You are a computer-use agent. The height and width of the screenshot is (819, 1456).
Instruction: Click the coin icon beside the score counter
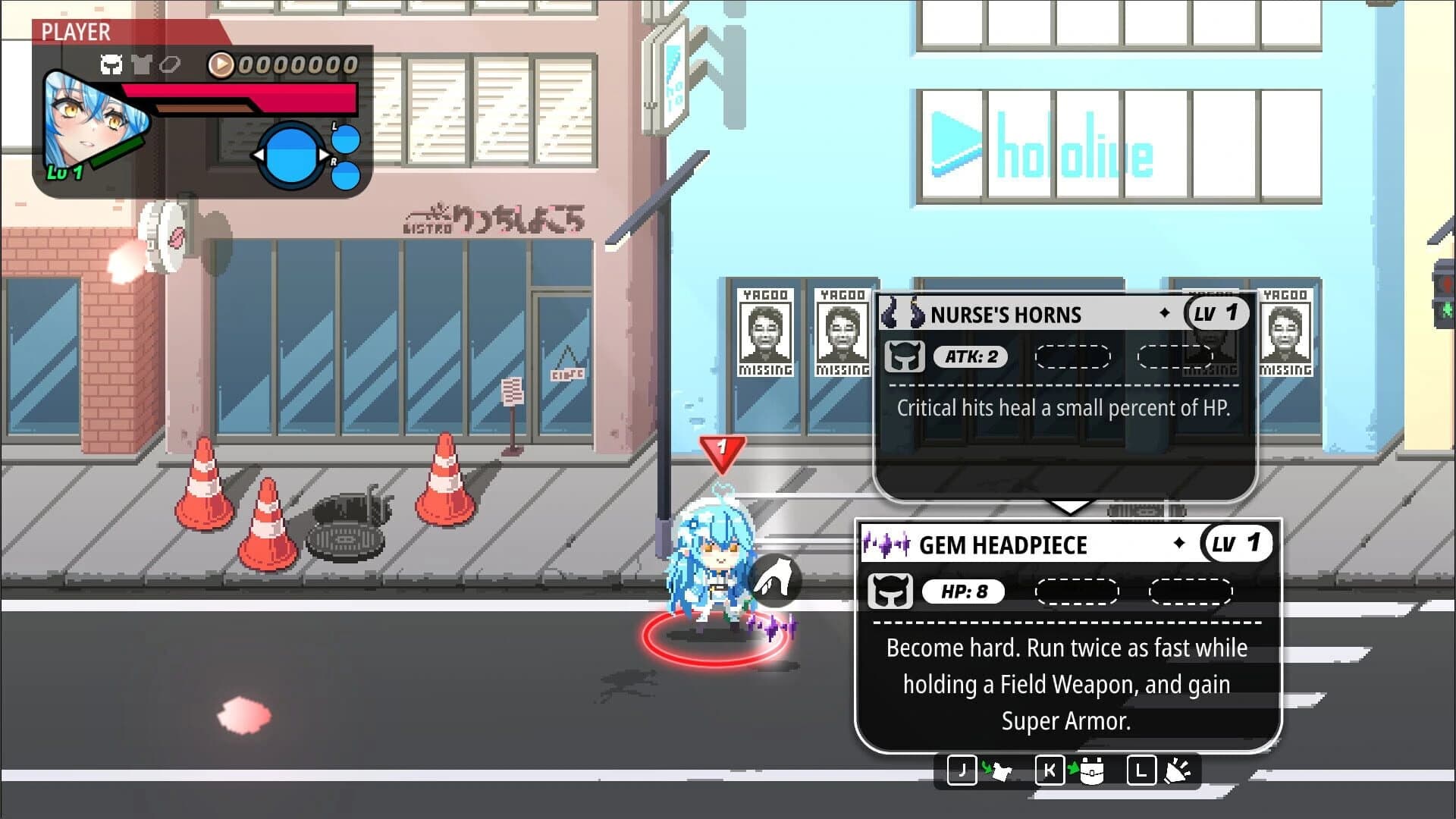[x=220, y=64]
